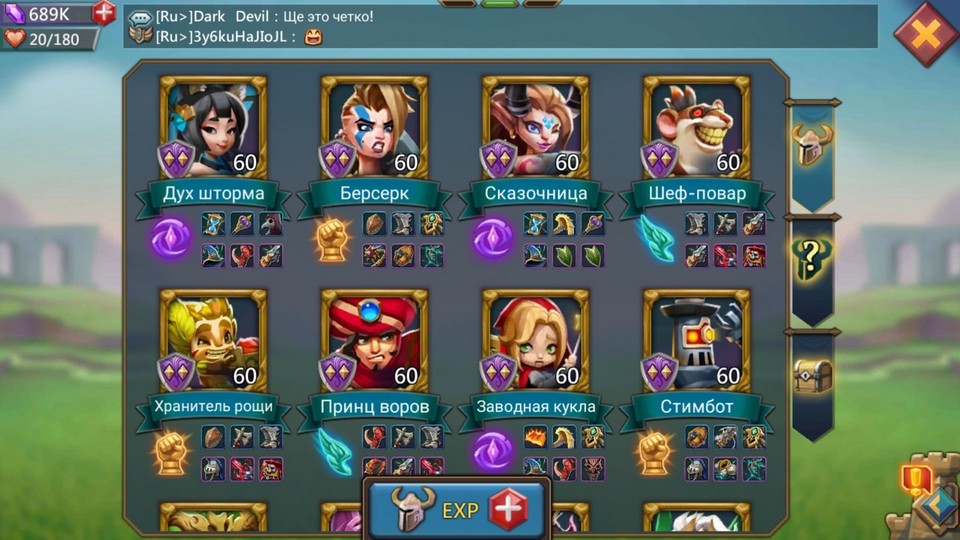Open the chat message bar
The image size is (960, 540).
500,27
